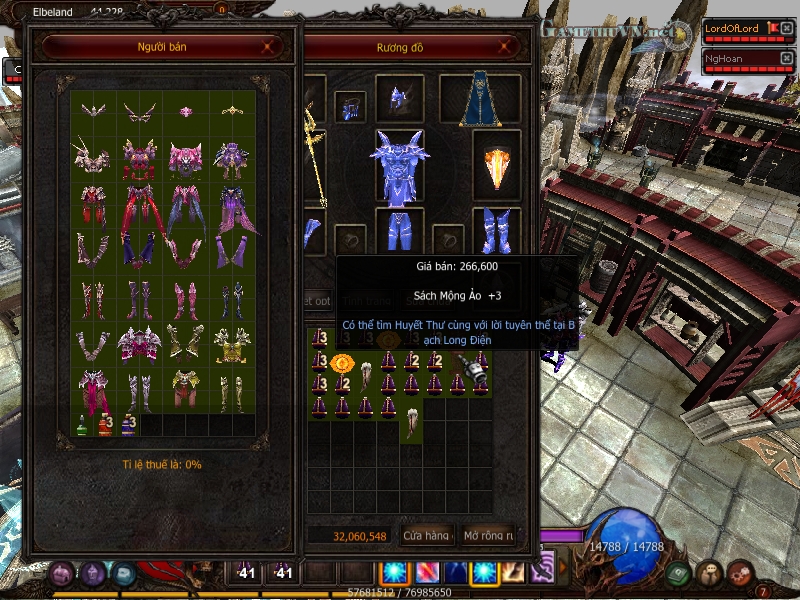Screen dimensions: 800x600
Task: Select the equipped blue cape slot
Action: point(480,99)
